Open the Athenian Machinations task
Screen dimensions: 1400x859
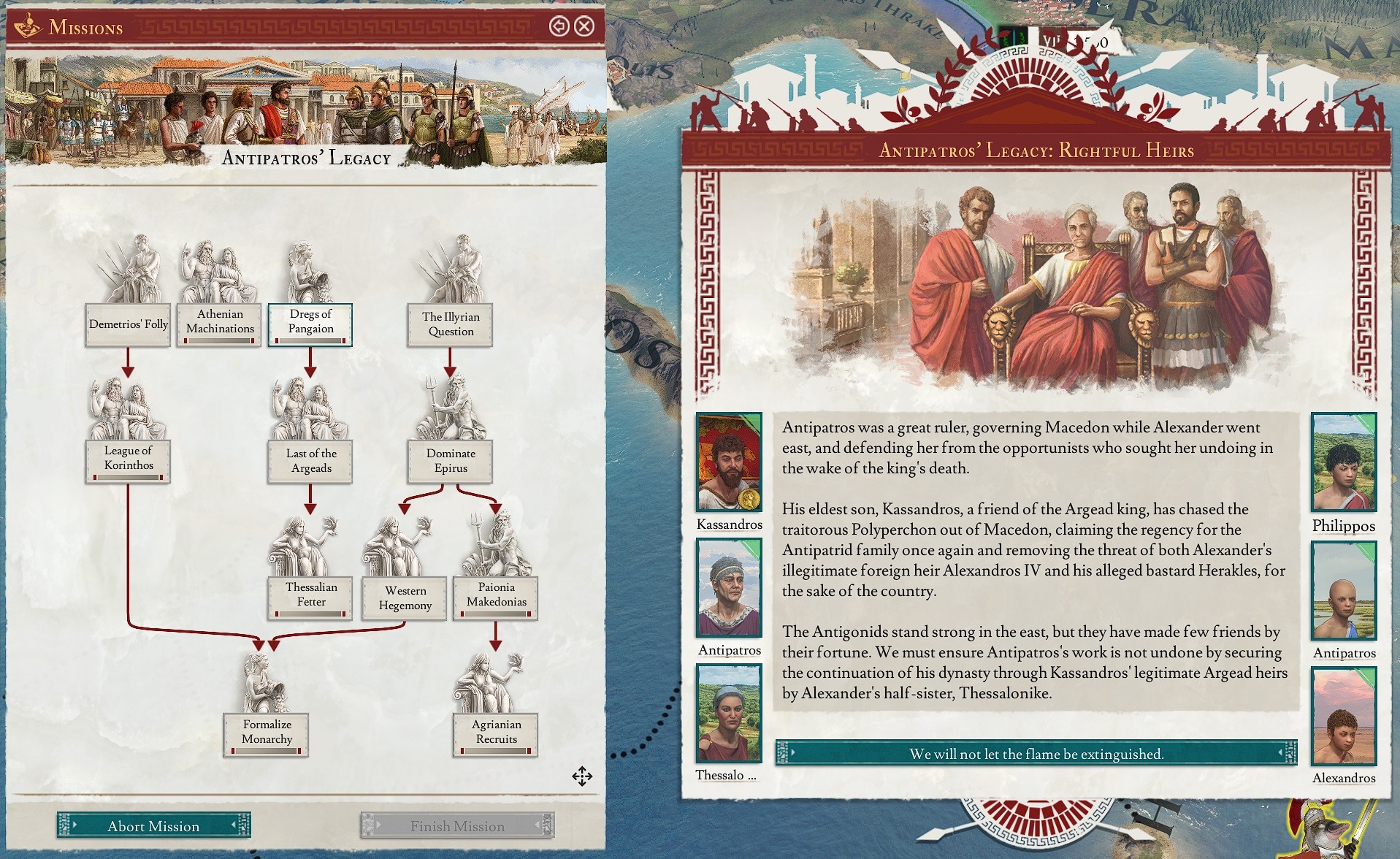tap(220, 322)
